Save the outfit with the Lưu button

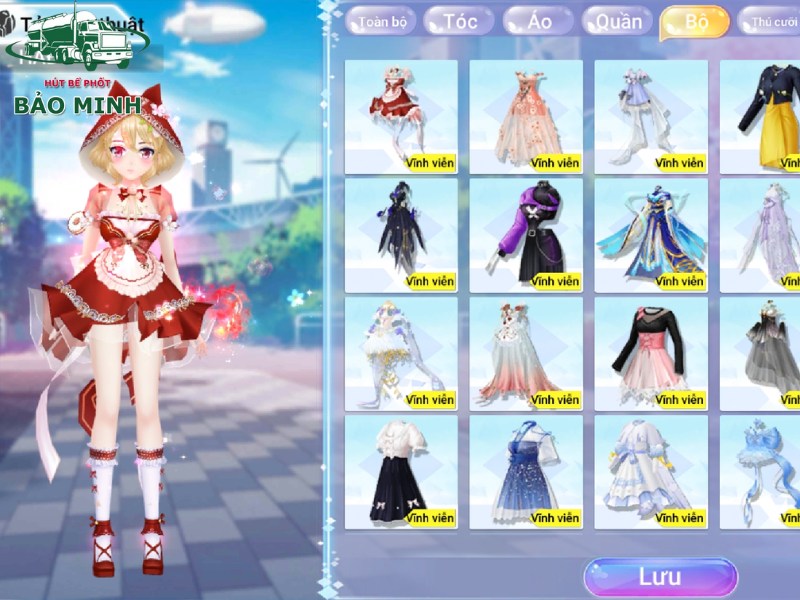(x=660, y=577)
